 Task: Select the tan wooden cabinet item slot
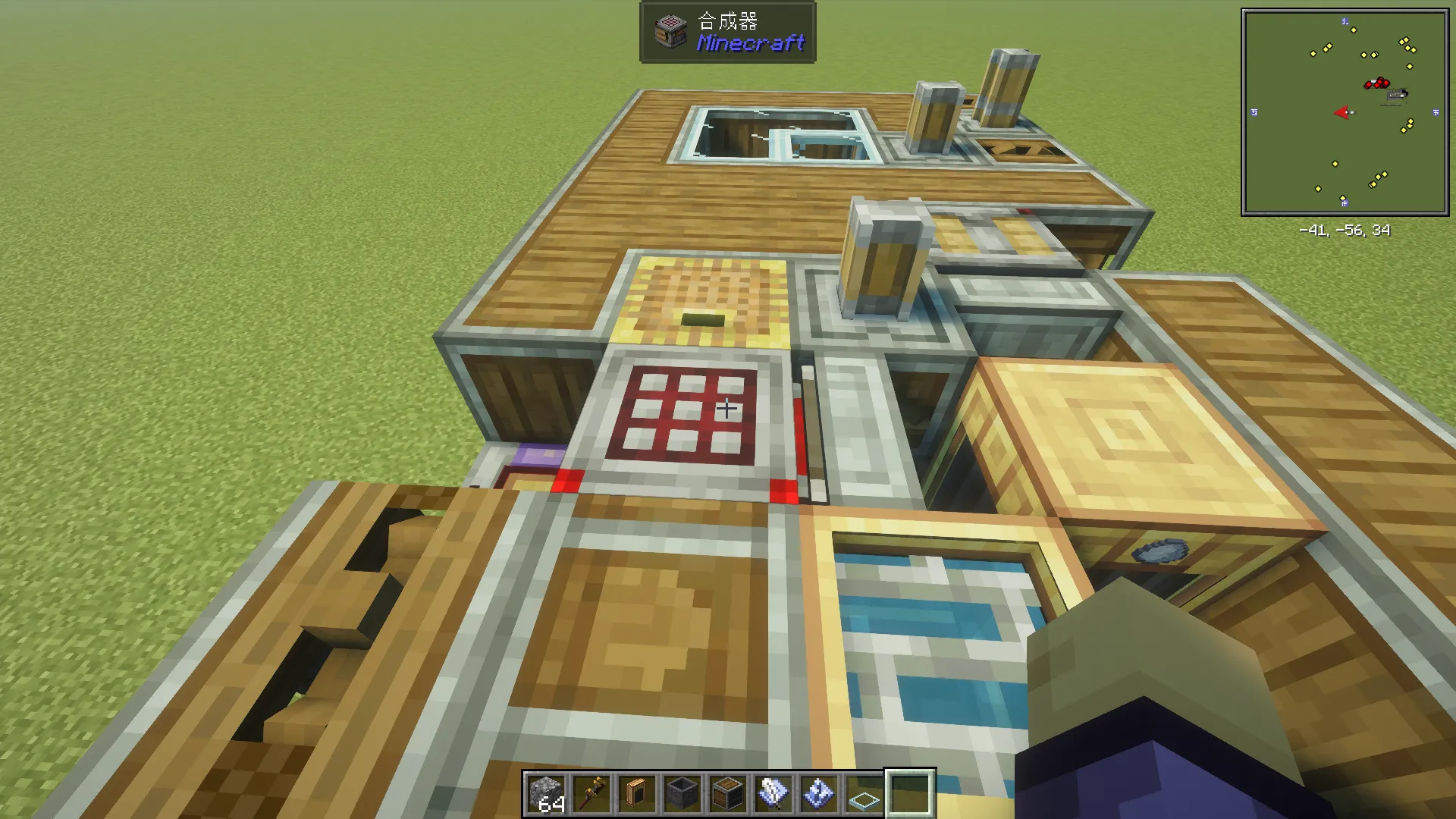click(637, 794)
